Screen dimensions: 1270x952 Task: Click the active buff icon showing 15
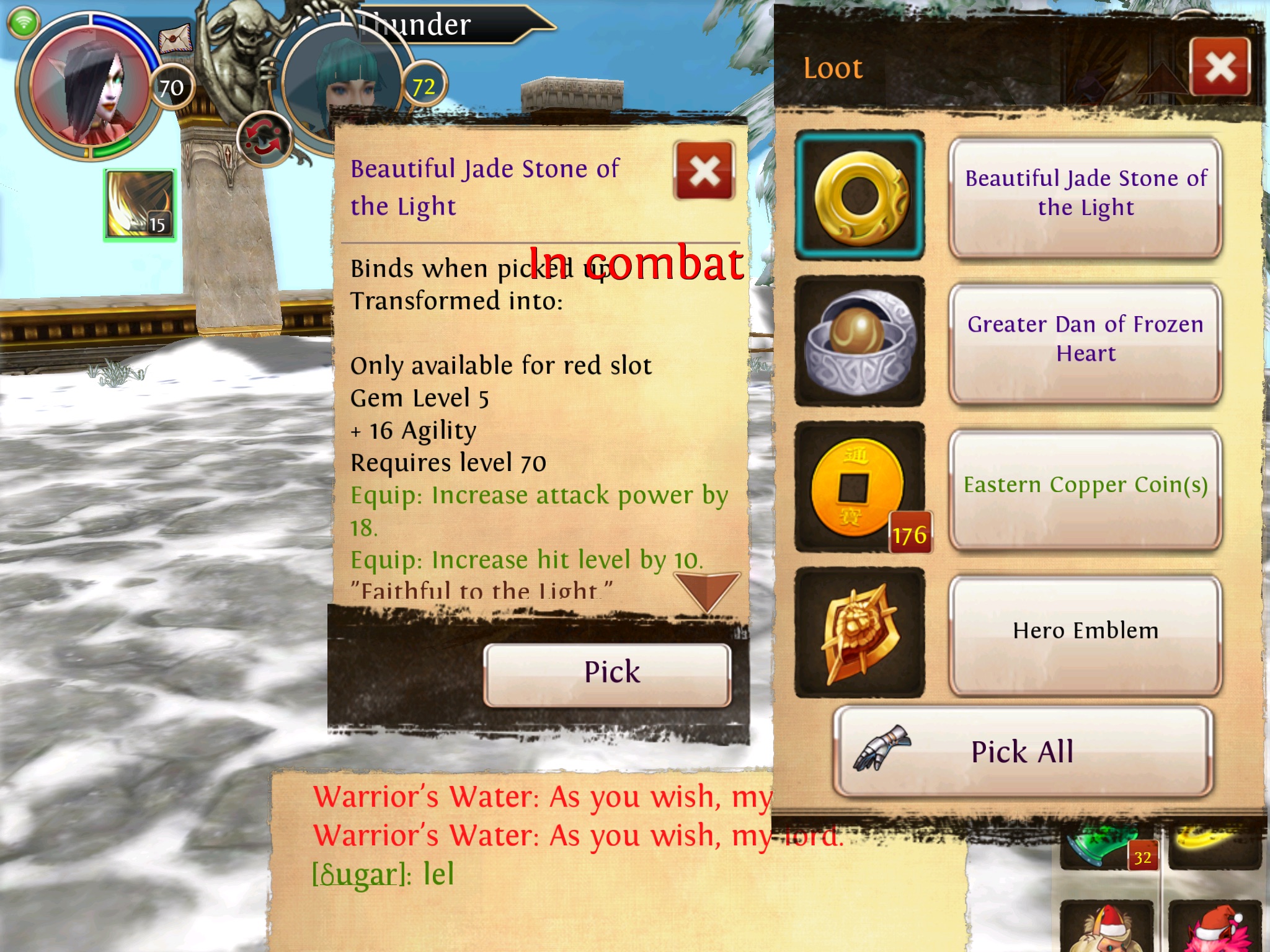click(140, 205)
